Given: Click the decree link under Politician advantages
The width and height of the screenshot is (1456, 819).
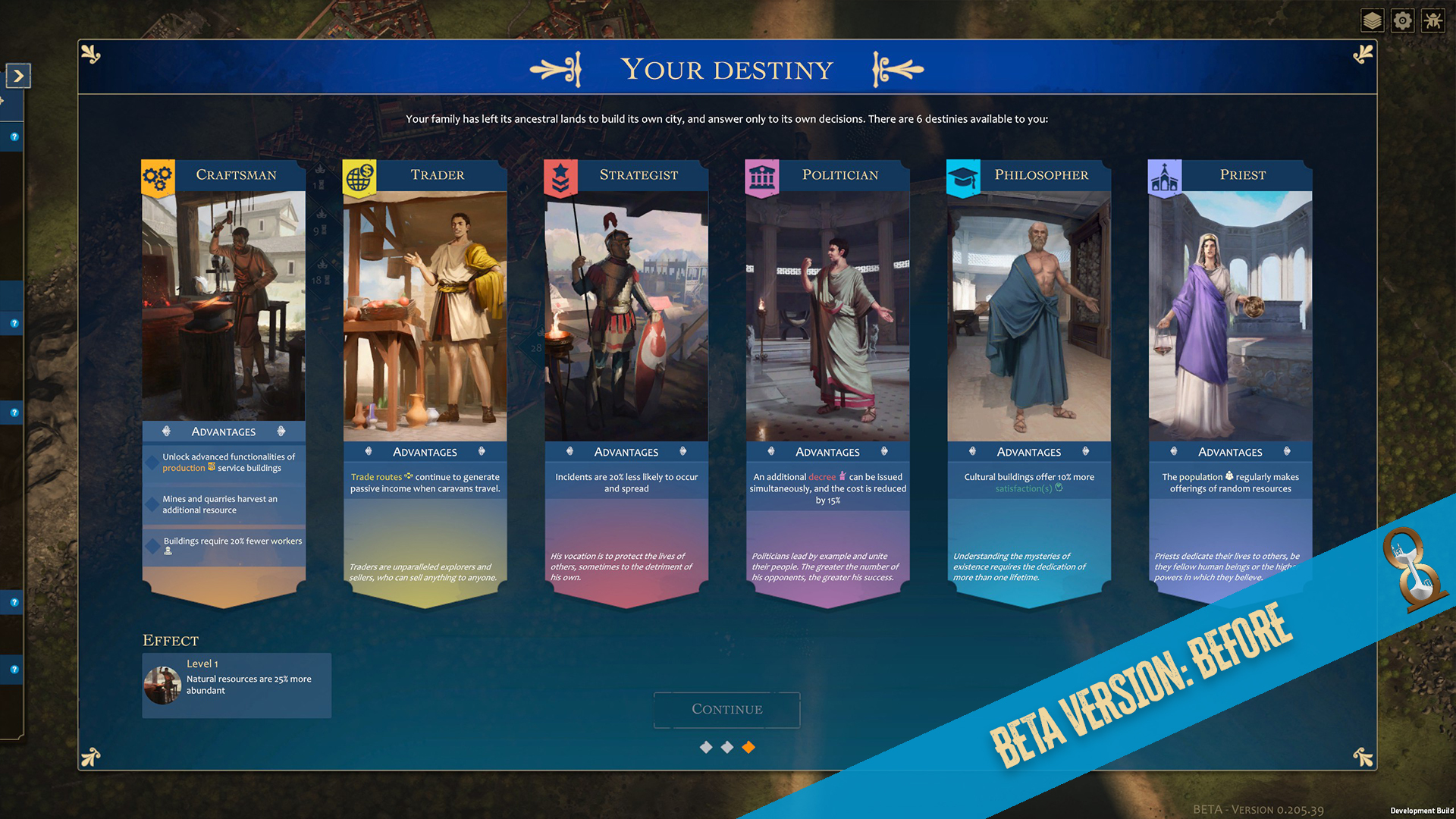Looking at the screenshot, I should tap(821, 477).
